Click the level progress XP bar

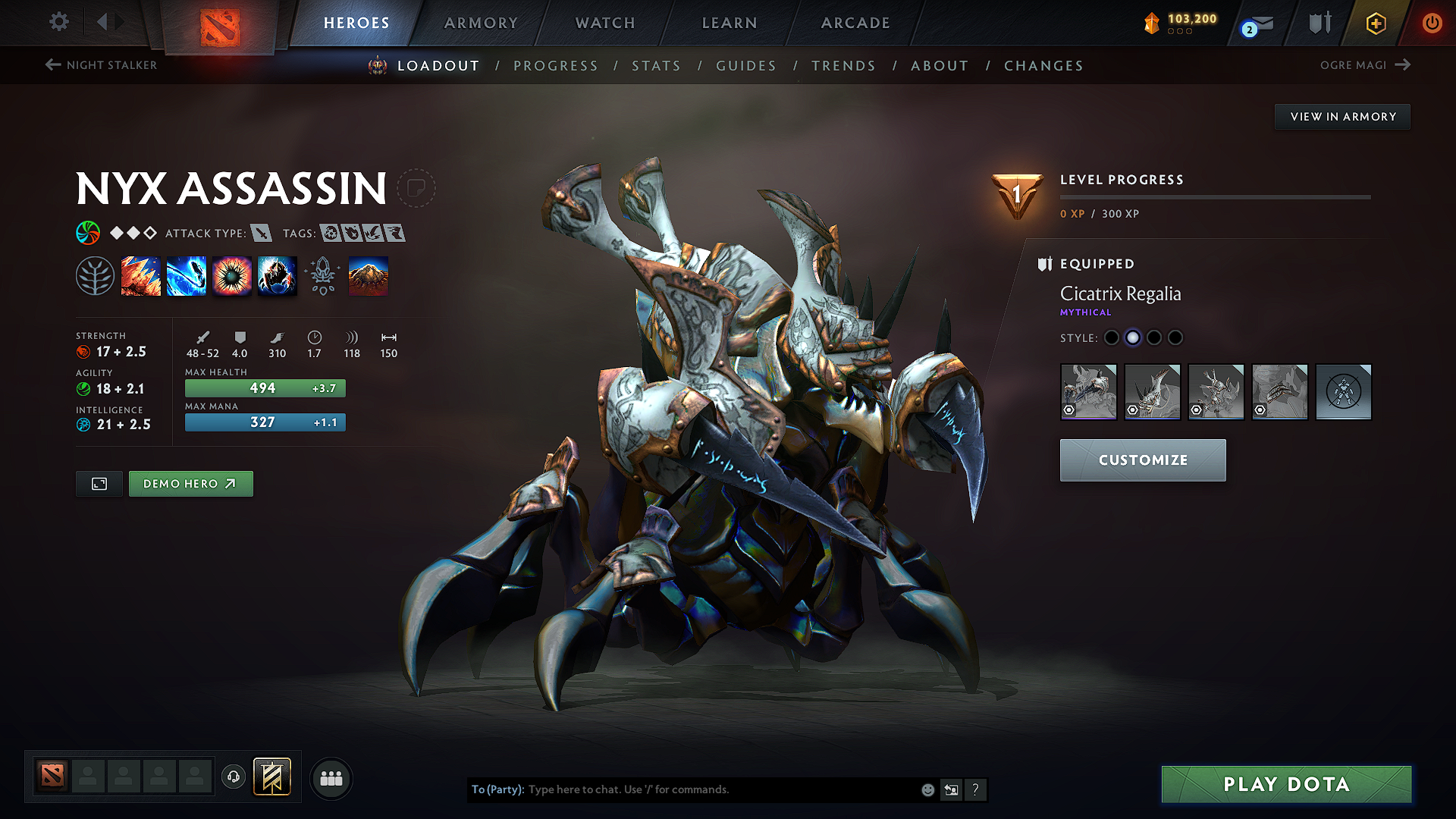[1217, 197]
